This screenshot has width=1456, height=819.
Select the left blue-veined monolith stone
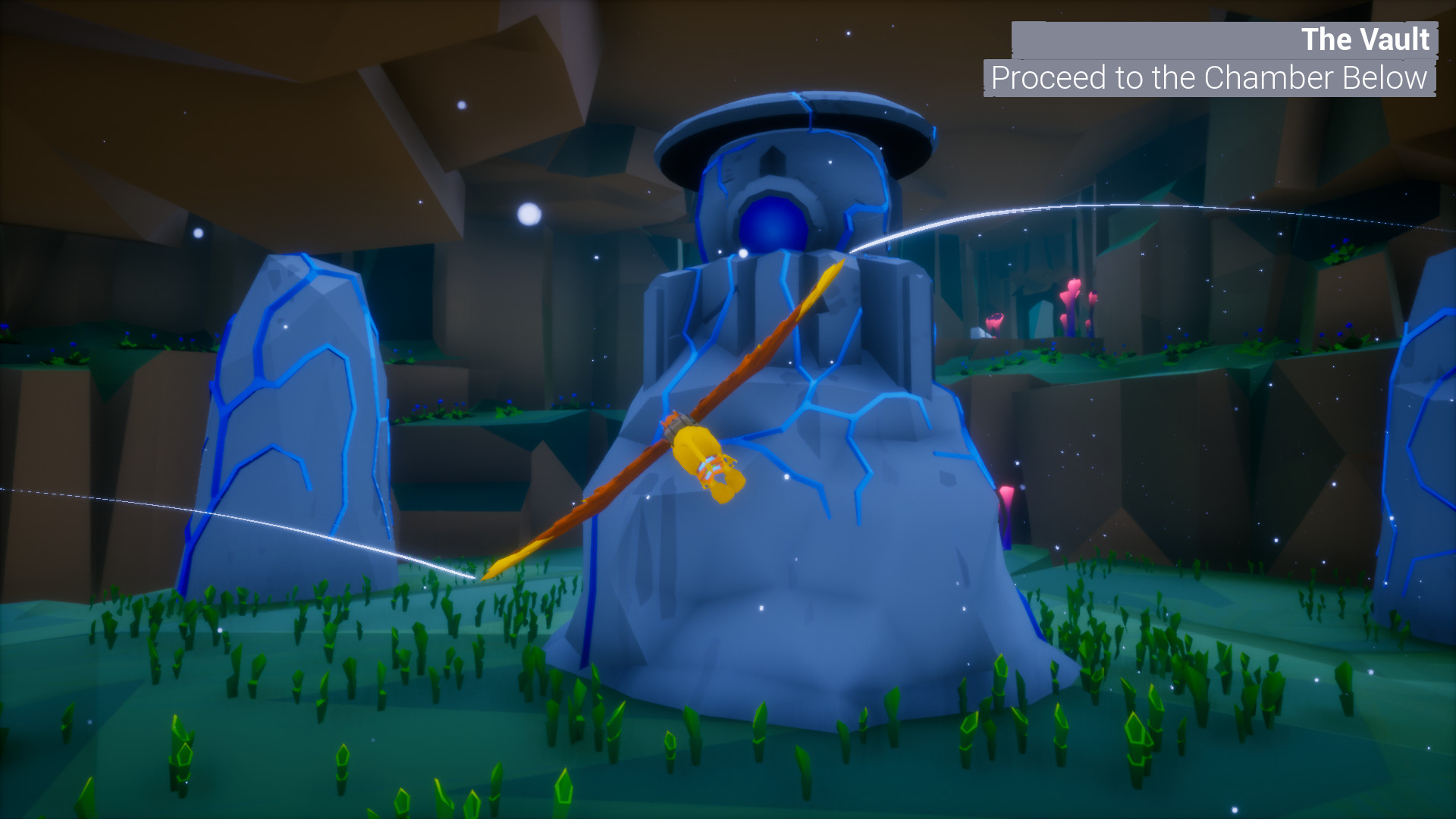pos(296,417)
